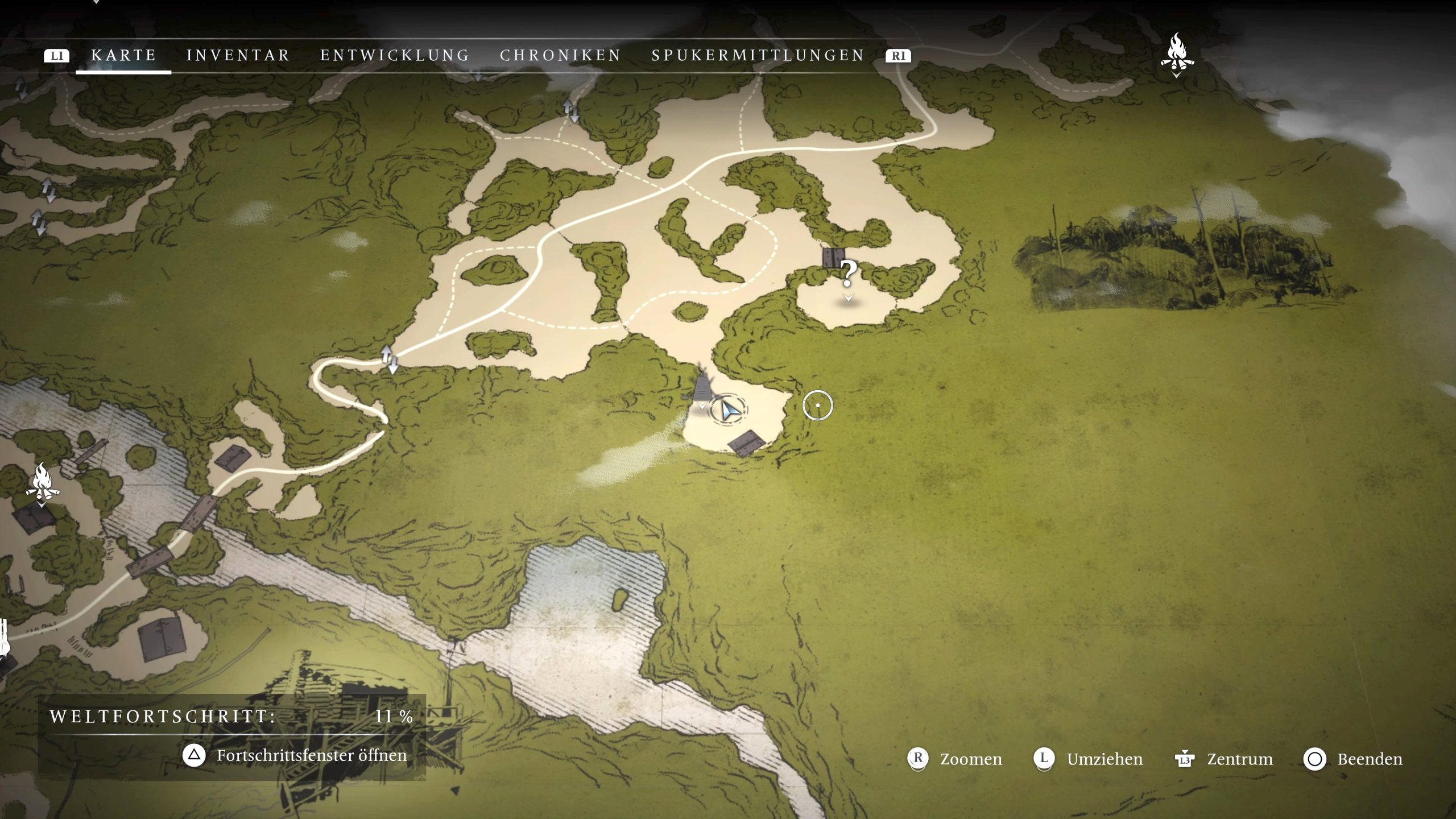Choose the Karte tab
Image resolution: width=1456 pixels, height=819 pixels.
[x=123, y=55]
